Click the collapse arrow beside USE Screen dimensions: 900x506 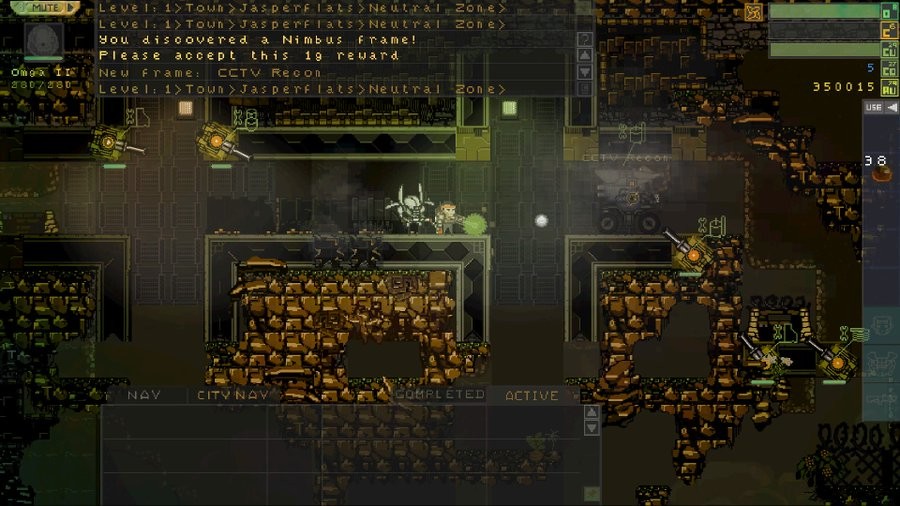(892, 107)
